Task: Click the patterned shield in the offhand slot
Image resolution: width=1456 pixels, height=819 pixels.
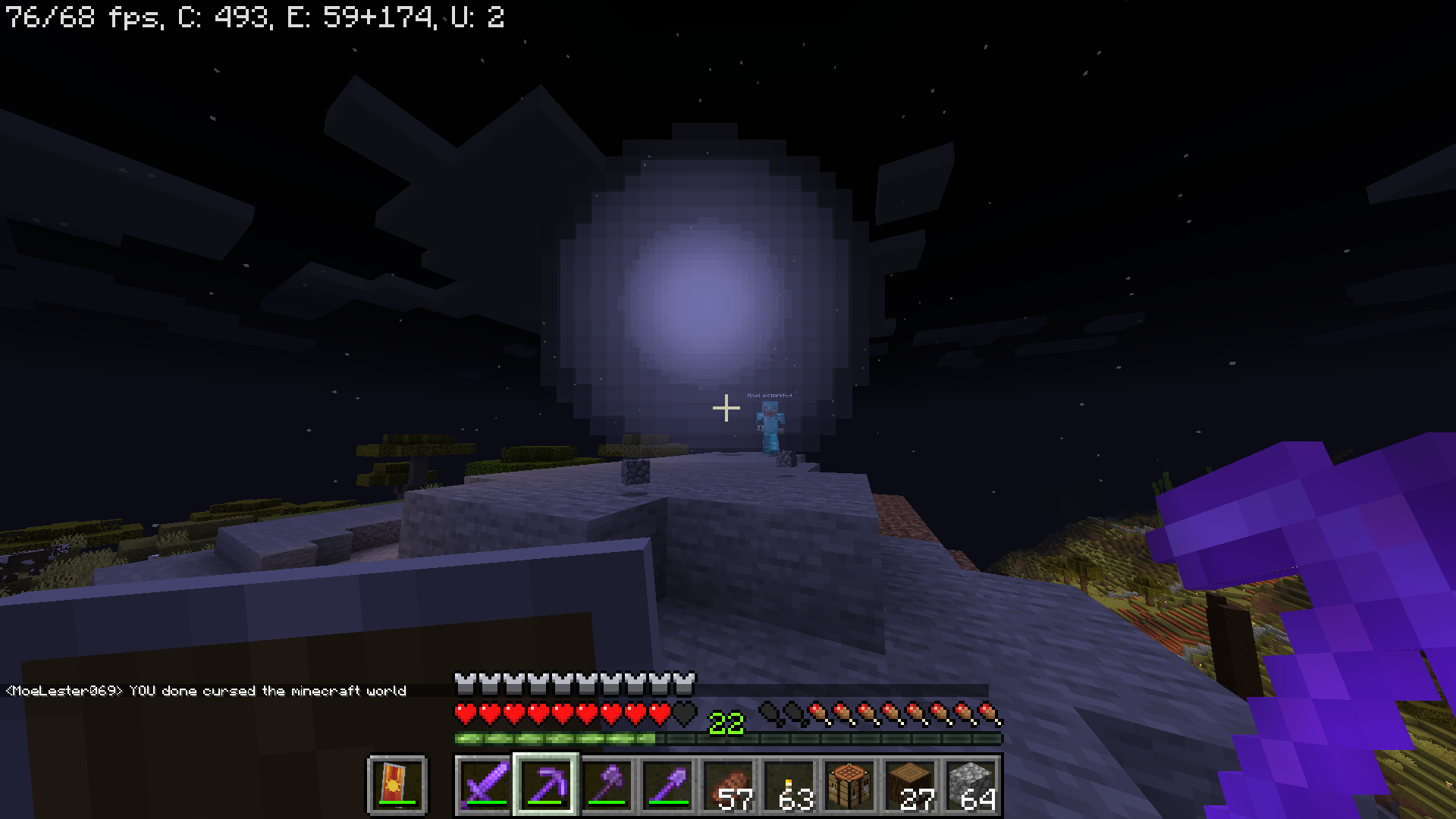Action: (x=397, y=785)
